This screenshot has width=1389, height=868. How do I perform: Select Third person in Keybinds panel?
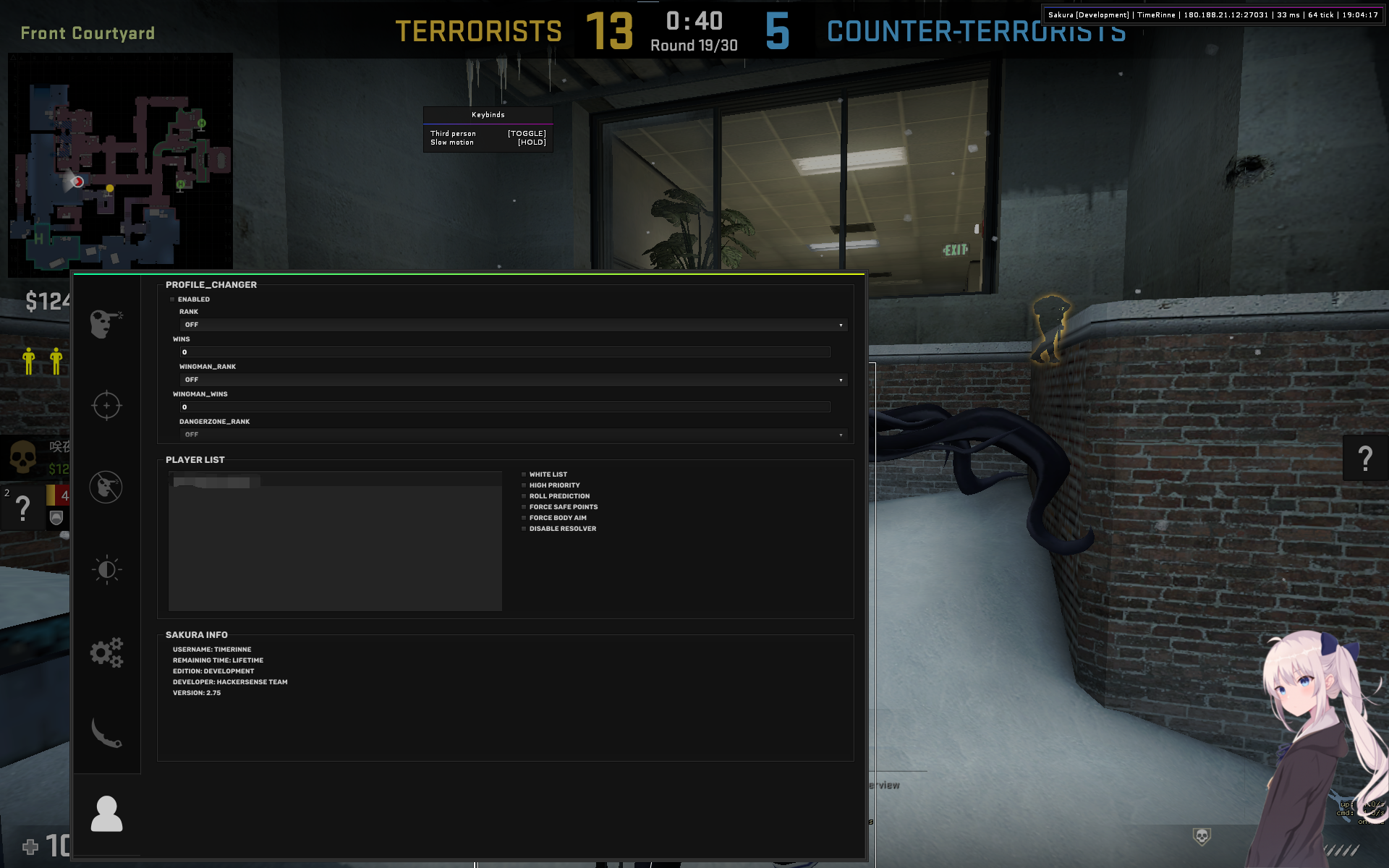point(453,133)
